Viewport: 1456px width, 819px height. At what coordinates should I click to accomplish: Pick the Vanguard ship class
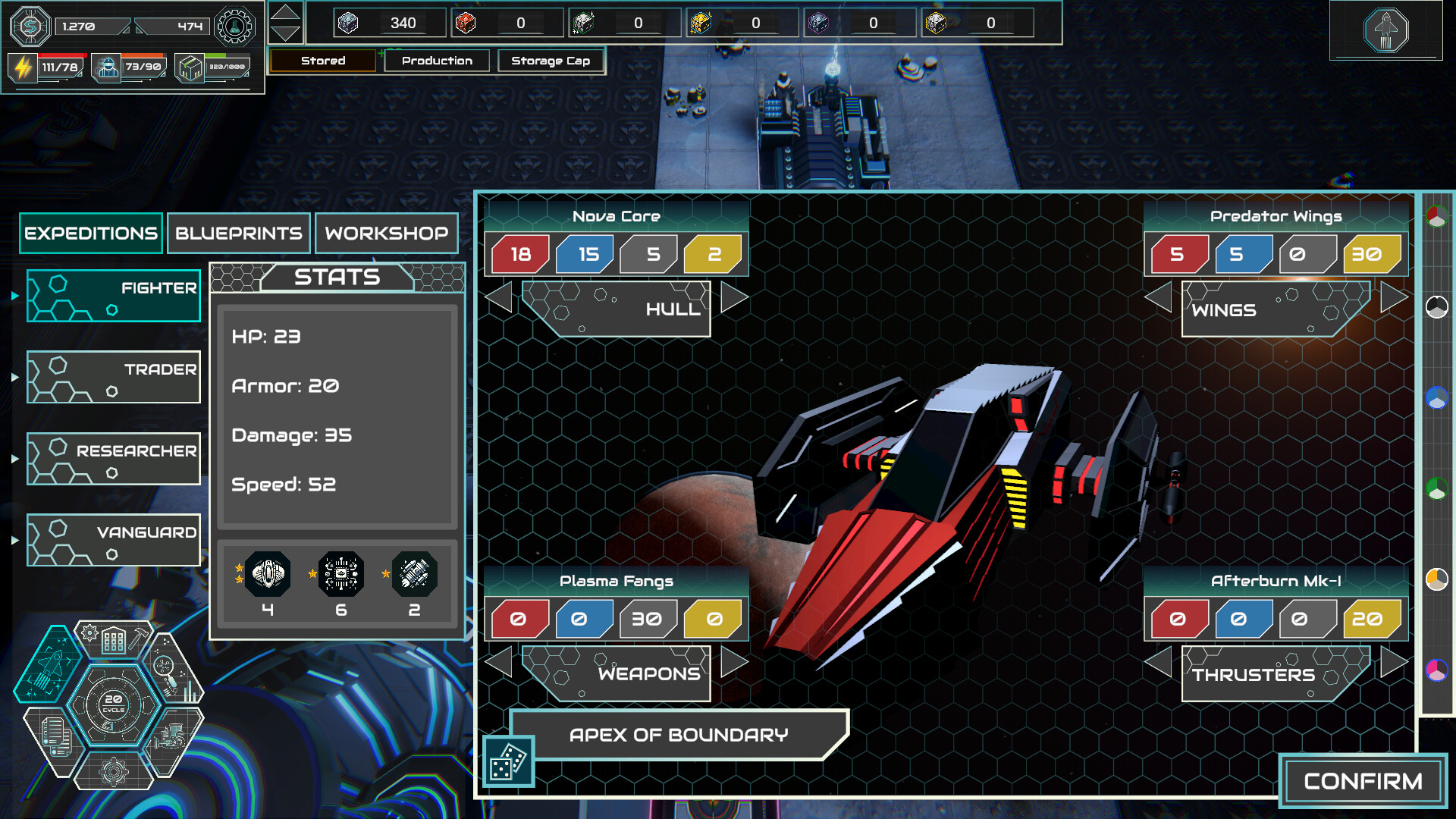point(114,540)
